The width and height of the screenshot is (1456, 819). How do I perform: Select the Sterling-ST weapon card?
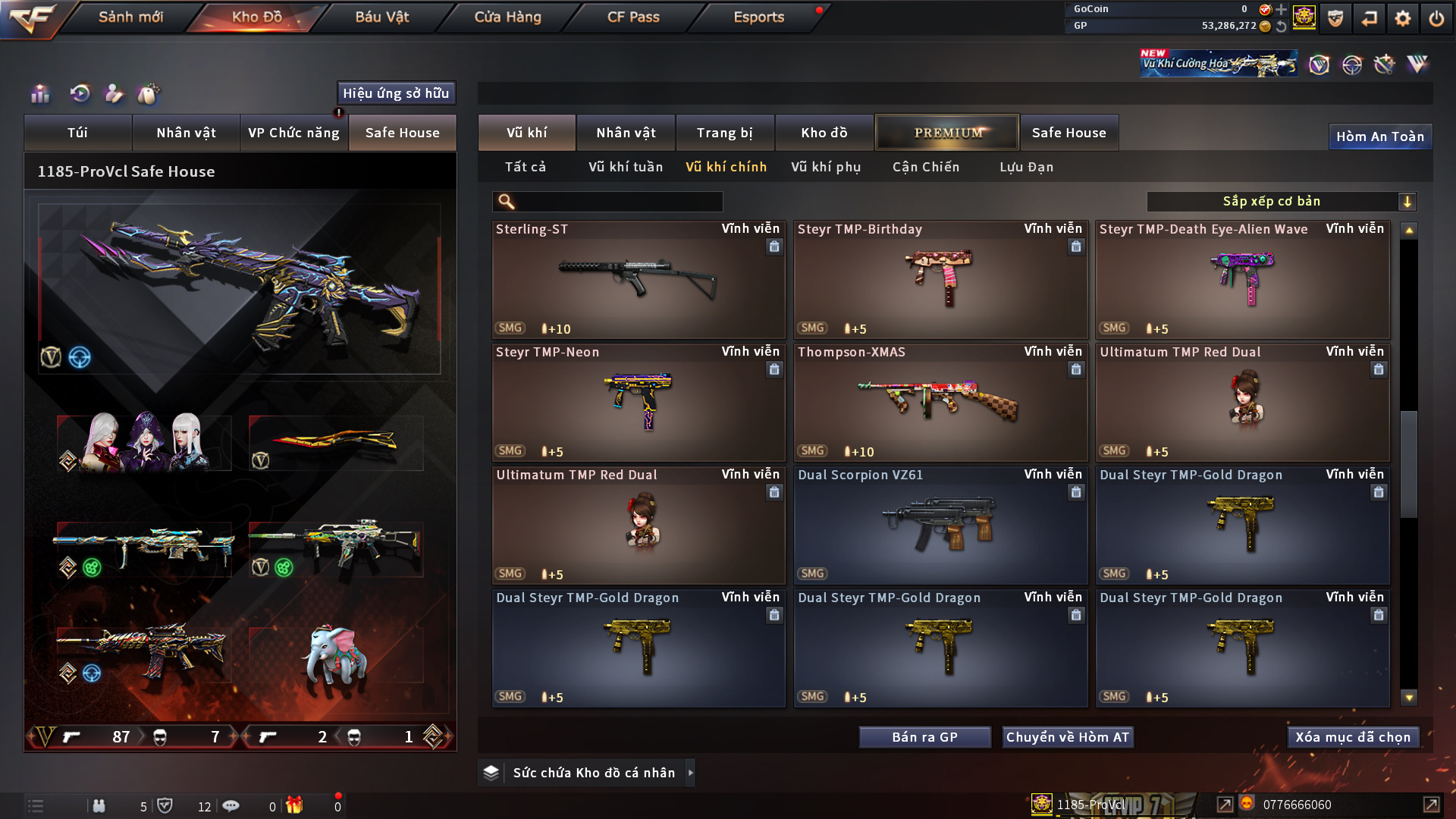[x=638, y=280]
